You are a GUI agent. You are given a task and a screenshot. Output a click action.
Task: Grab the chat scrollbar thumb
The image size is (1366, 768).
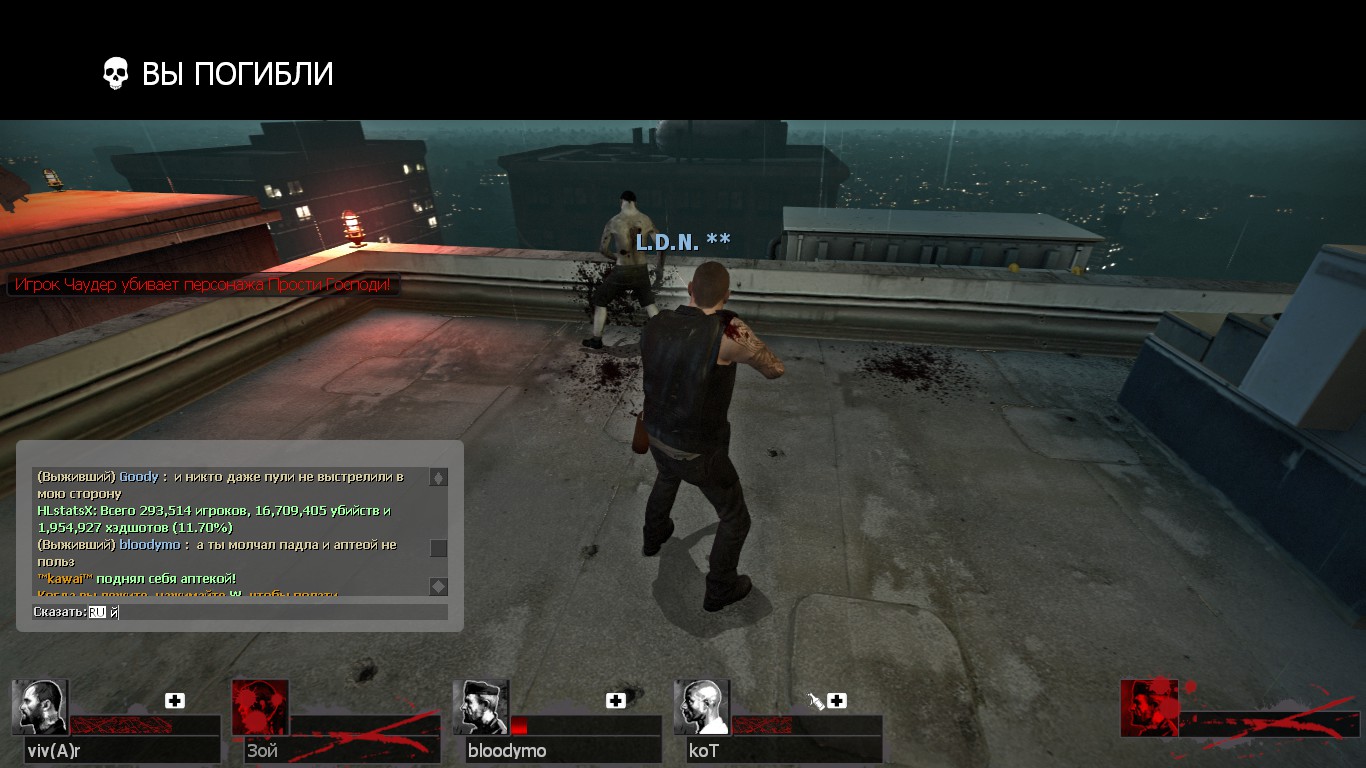[438, 548]
